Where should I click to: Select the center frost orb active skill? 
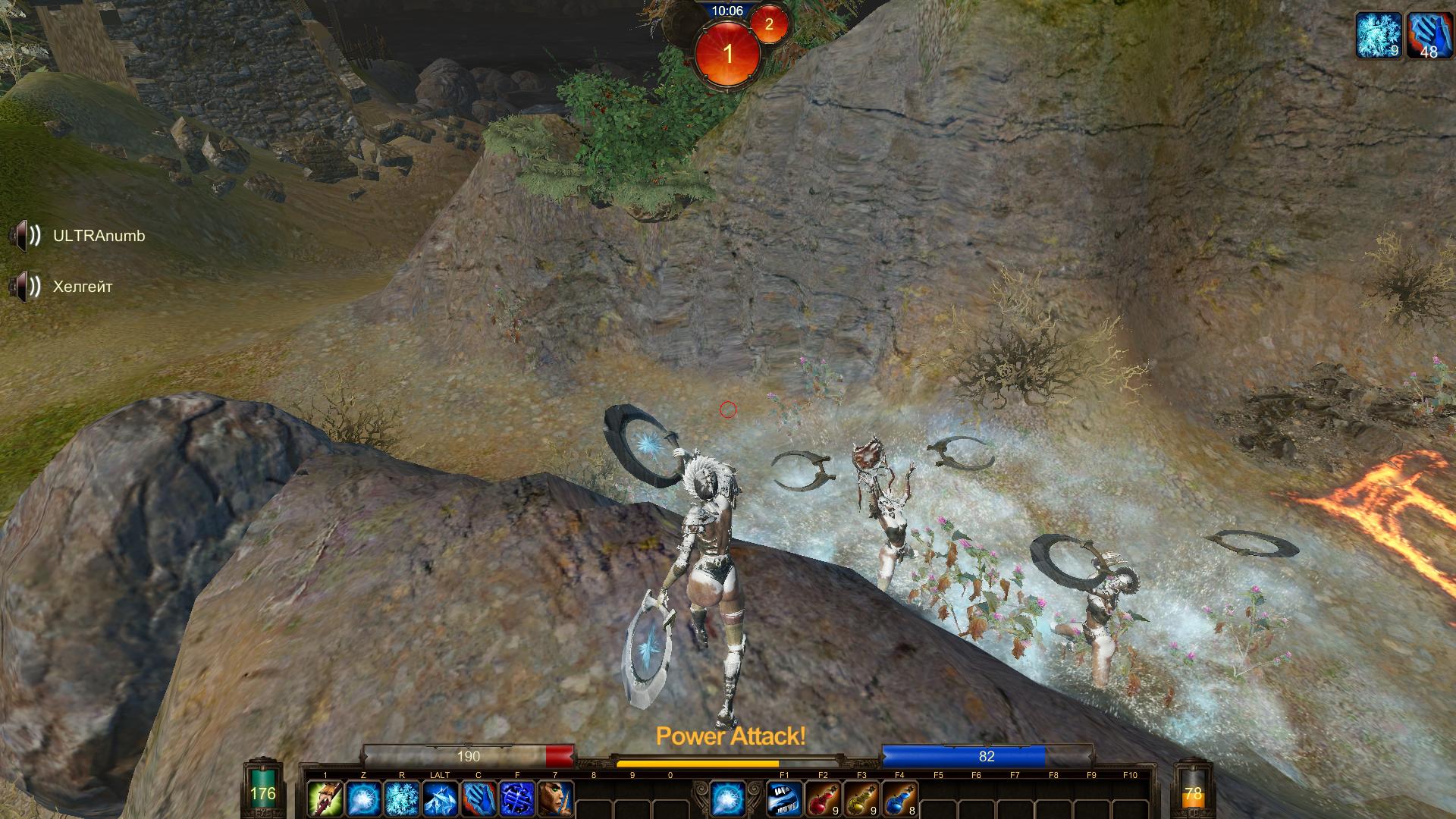click(x=727, y=799)
